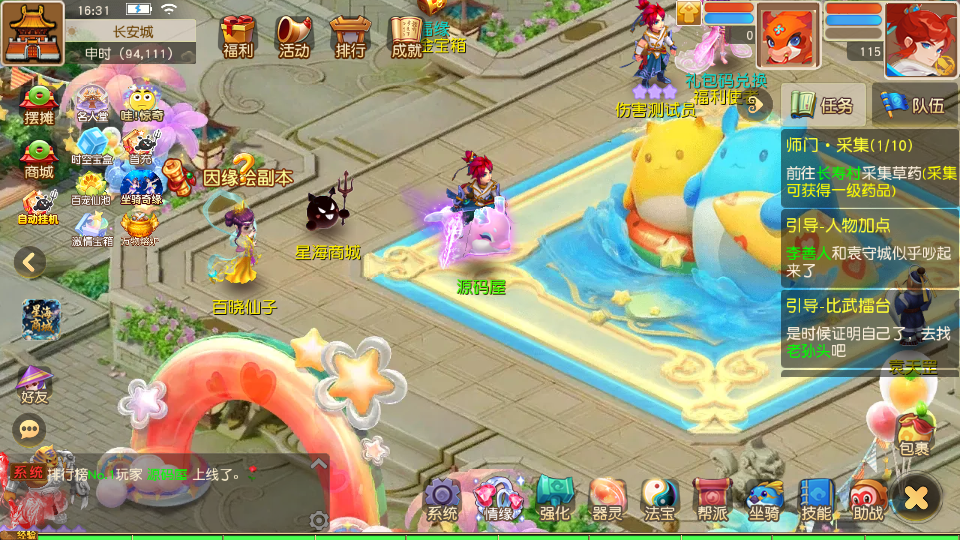Open the 帮派 guild scroll menu

pos(712,498)
